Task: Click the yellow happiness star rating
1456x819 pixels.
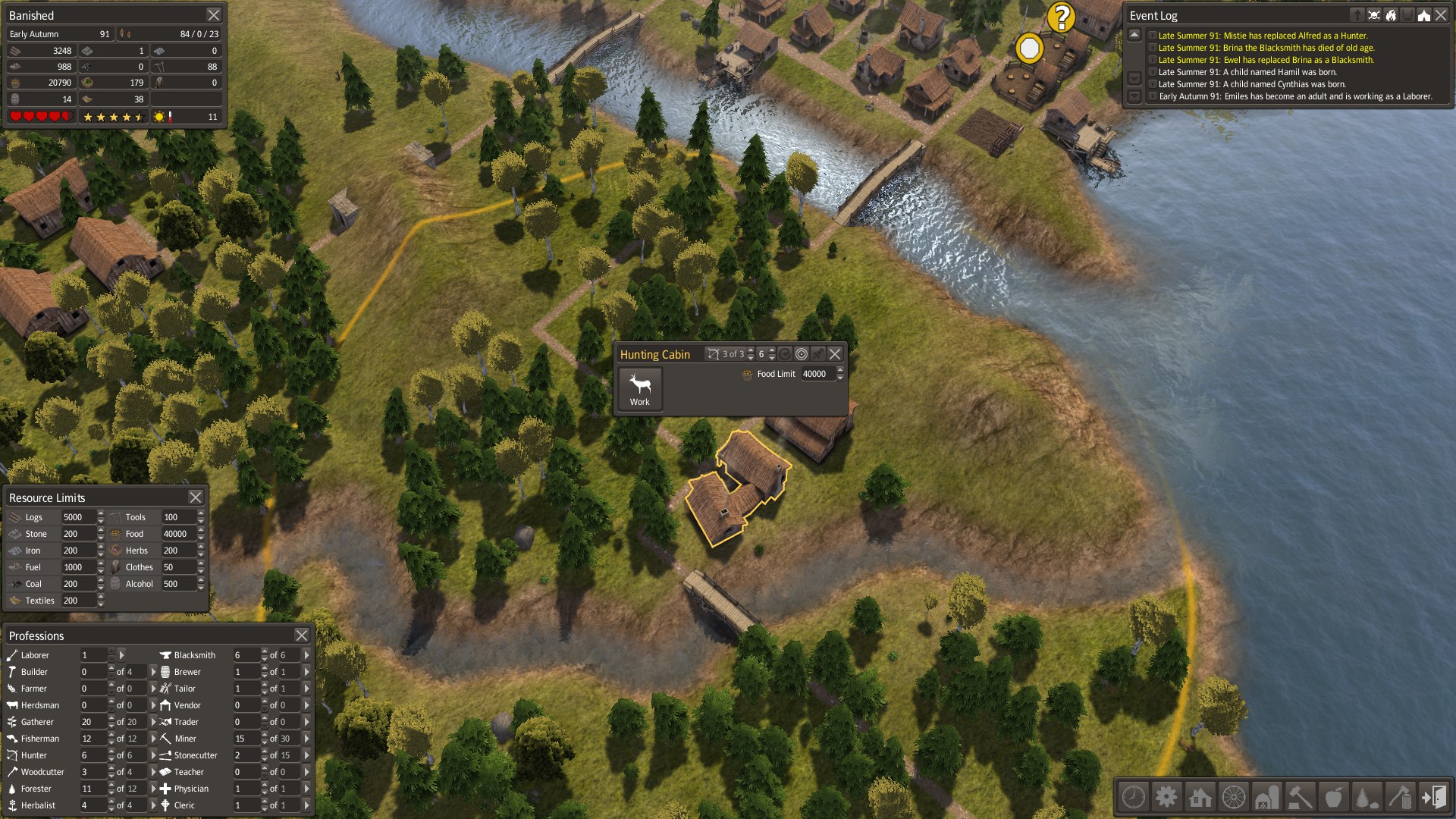Action: (x=114, y=118)
